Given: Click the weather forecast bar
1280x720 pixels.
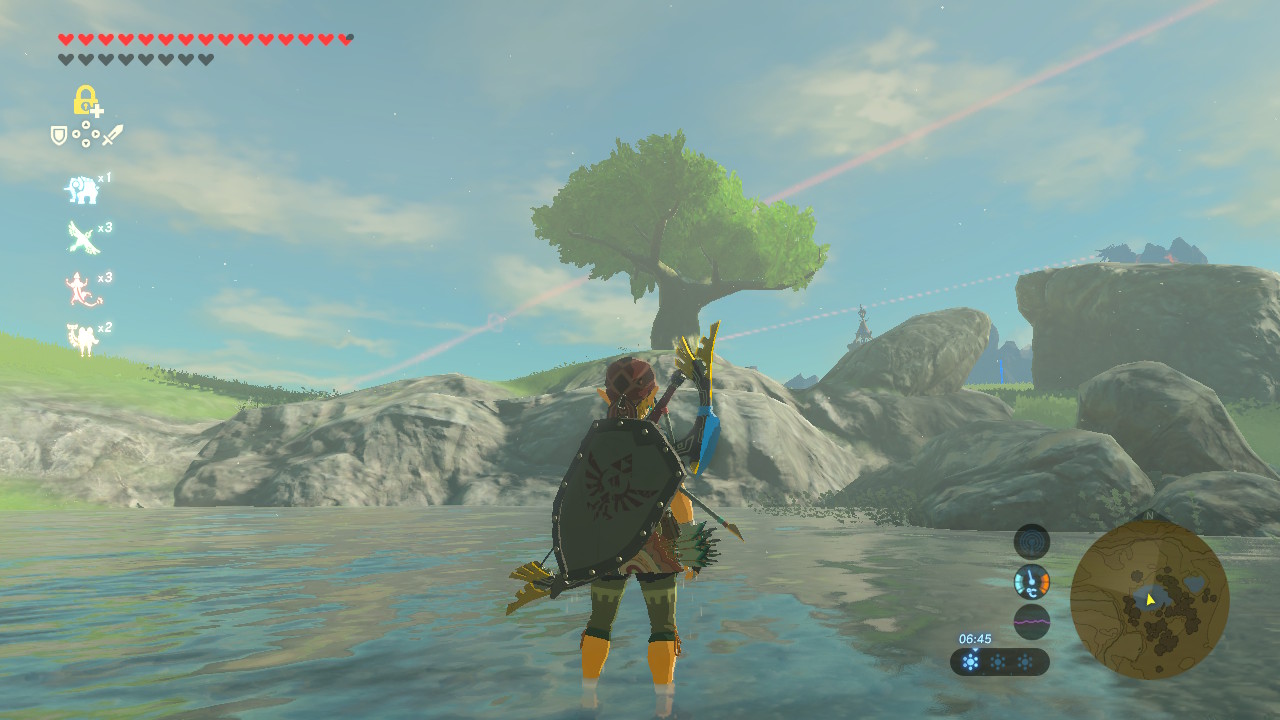Looking at the screenshot, I should click(x=999, y=661).
